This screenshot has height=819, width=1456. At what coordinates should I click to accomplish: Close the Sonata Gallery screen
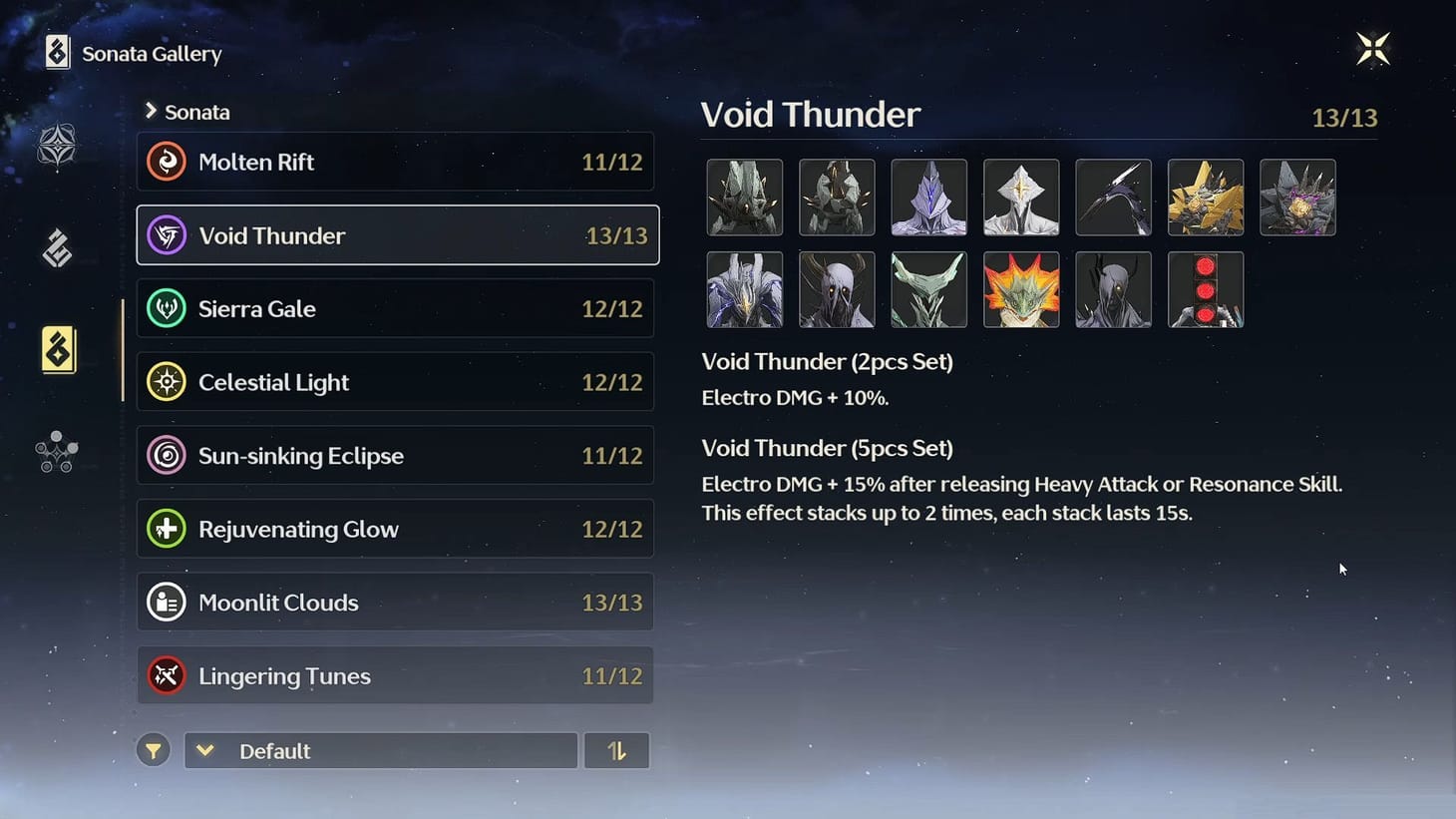(1373, 48)
